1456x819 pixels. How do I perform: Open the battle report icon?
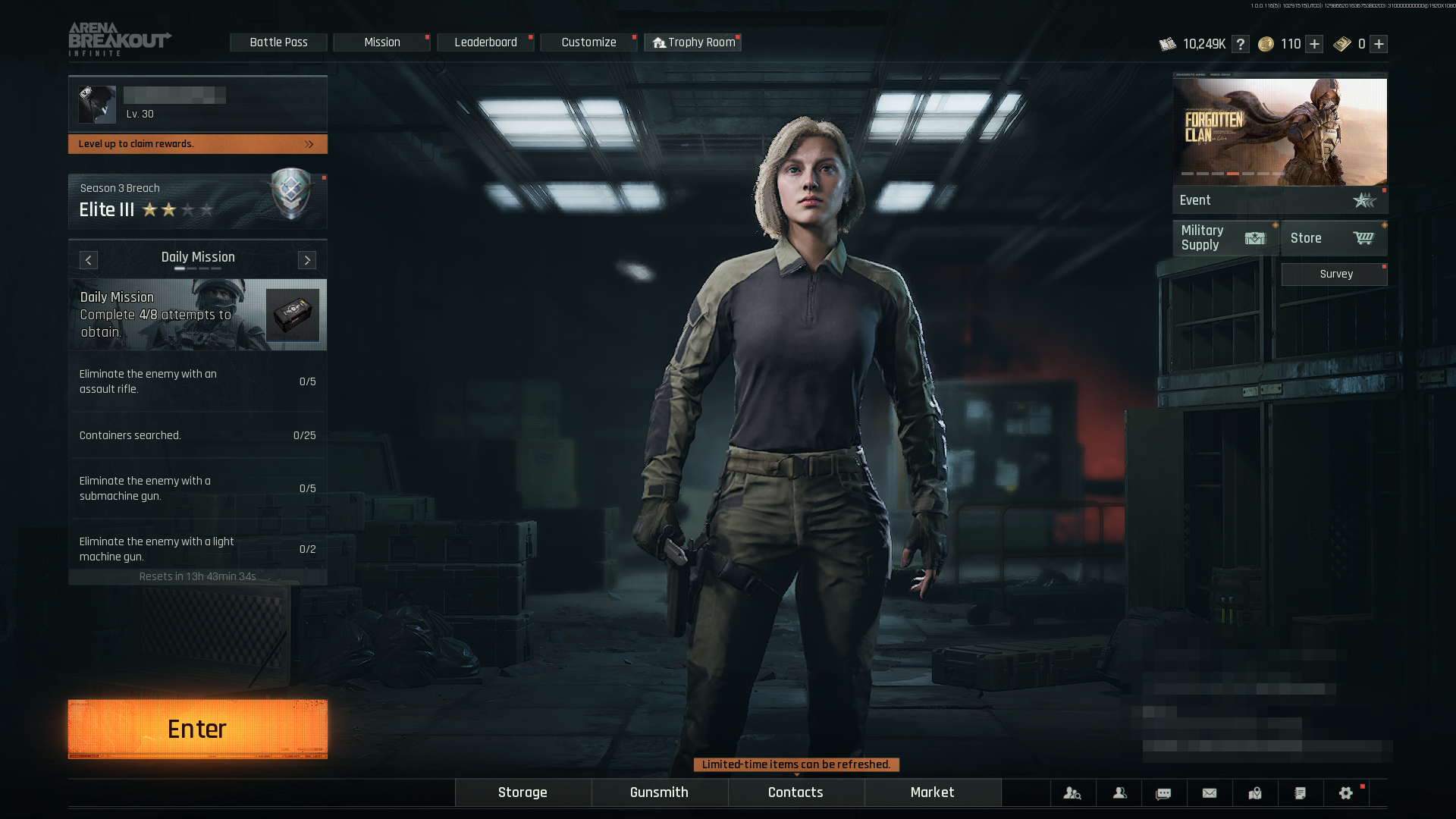click(1300, 792)
